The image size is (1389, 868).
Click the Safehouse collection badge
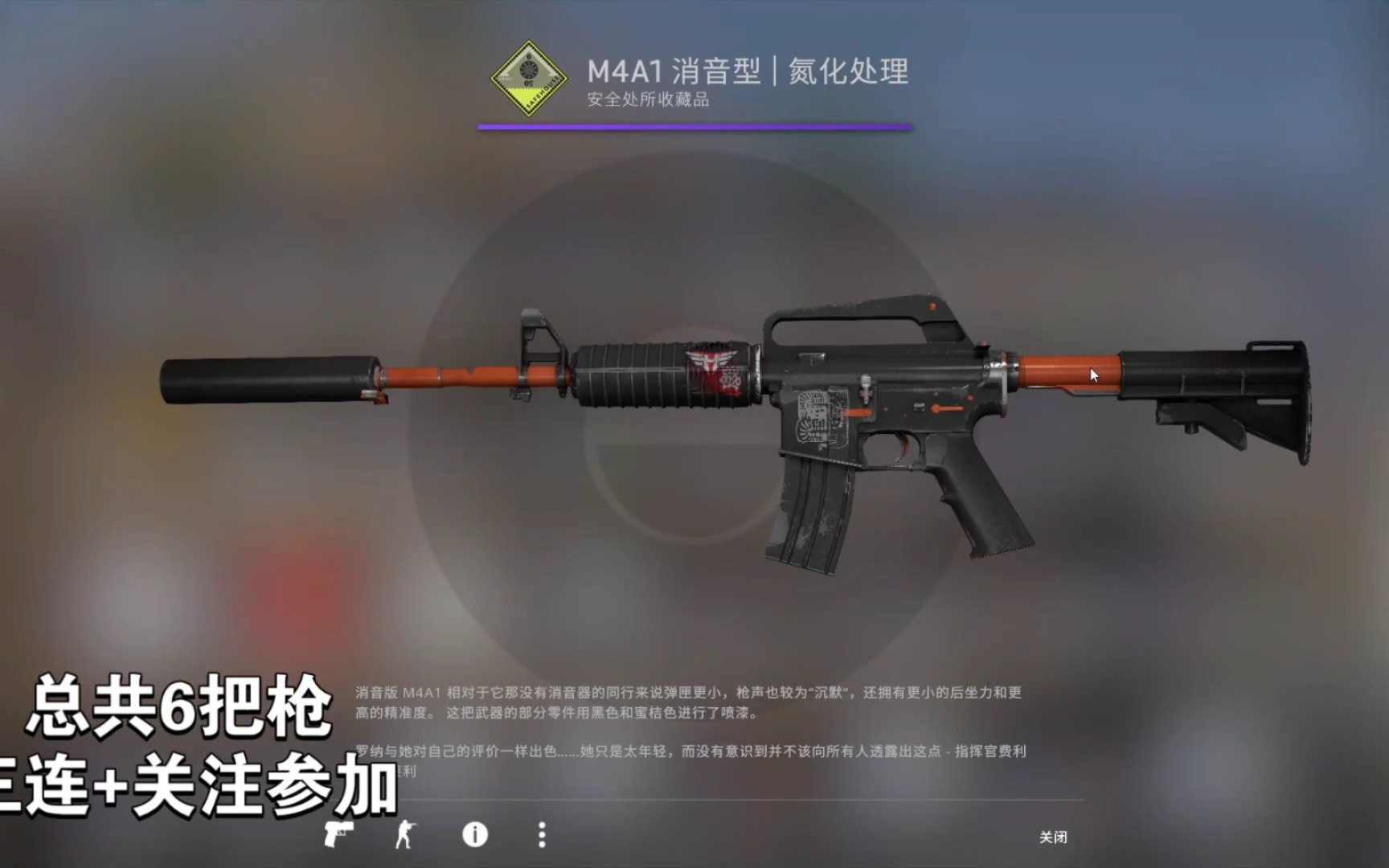coord(528,78)
